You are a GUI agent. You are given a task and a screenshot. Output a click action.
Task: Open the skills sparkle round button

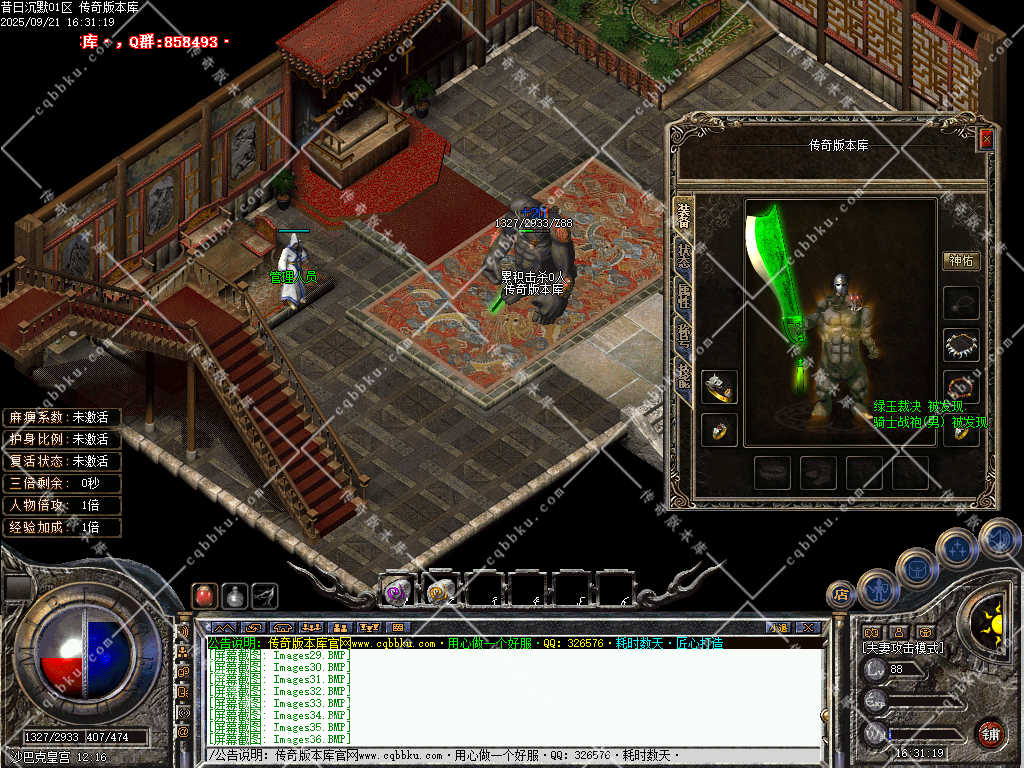(957, 547)
